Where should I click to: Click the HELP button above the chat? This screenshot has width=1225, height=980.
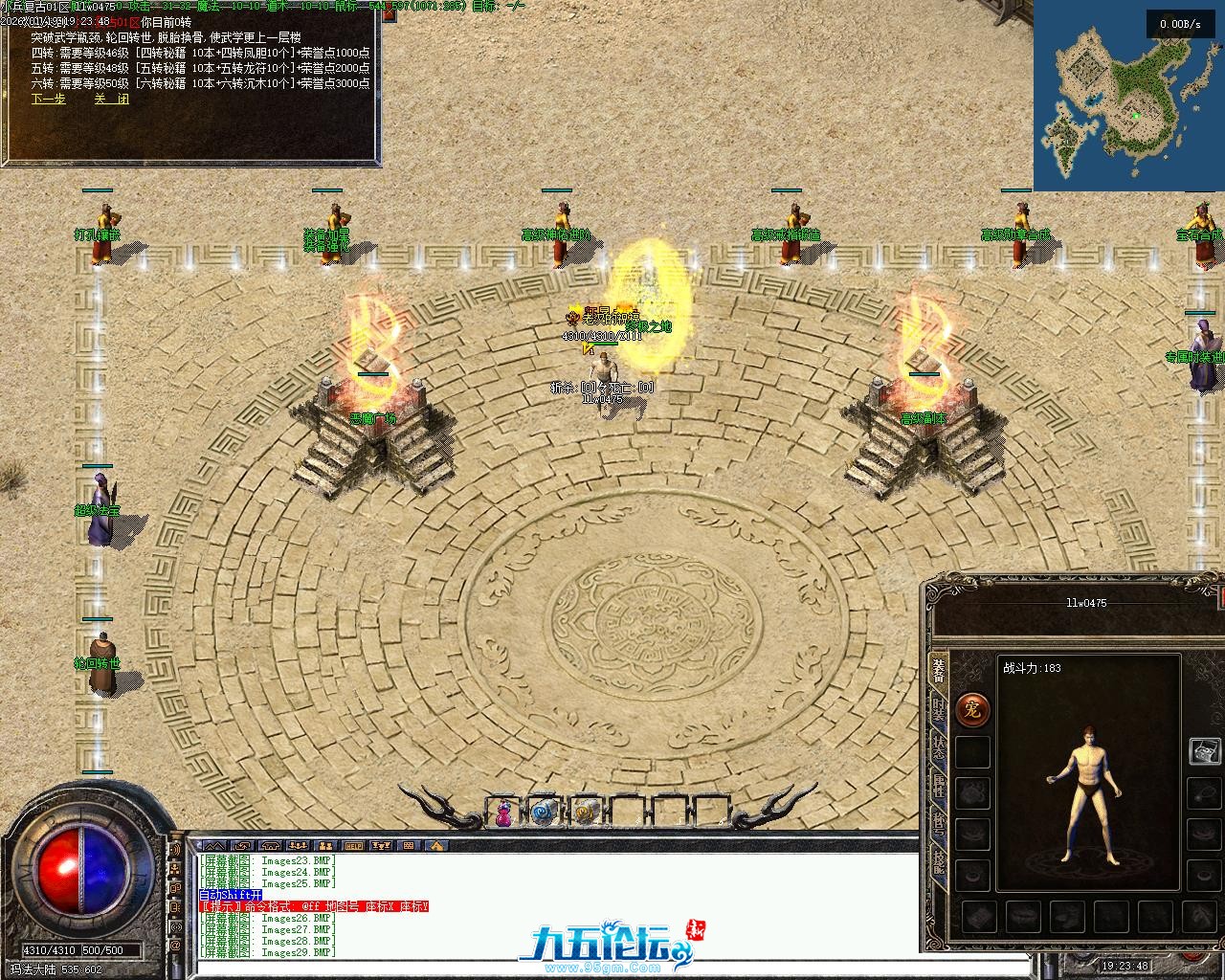pyautogui.click(x=354, y=846)
